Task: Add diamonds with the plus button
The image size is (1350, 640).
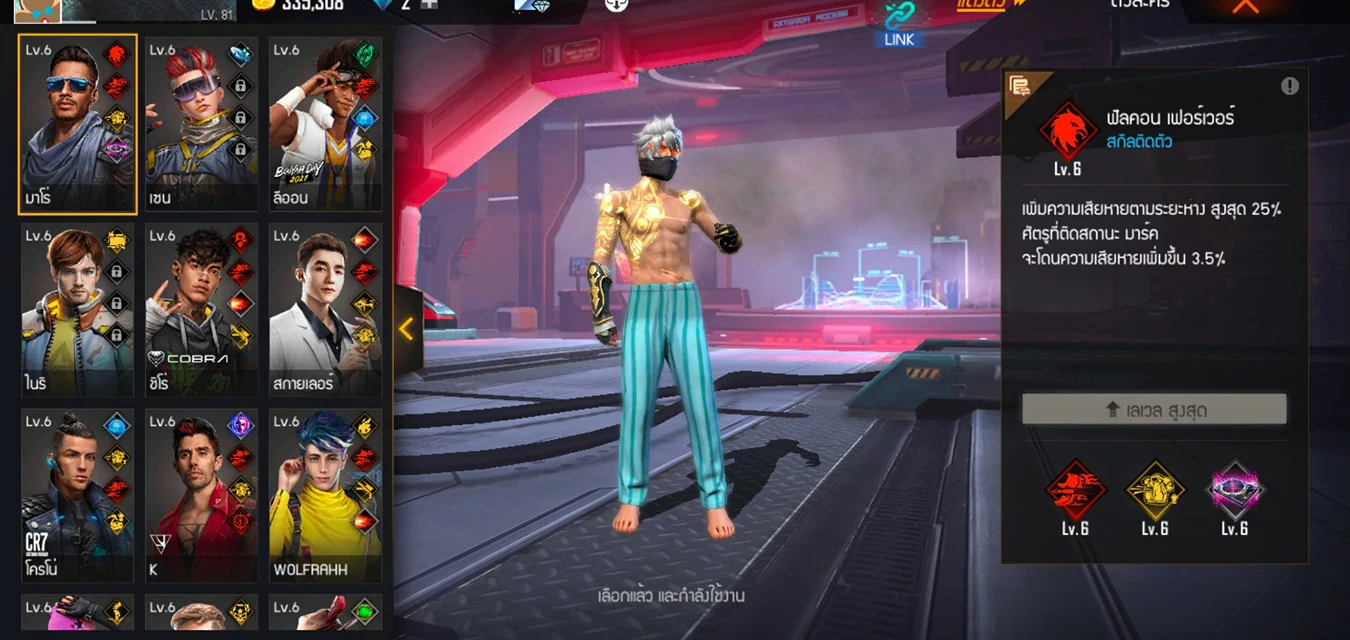Action: pyautogui.click(x=429, y=5)
